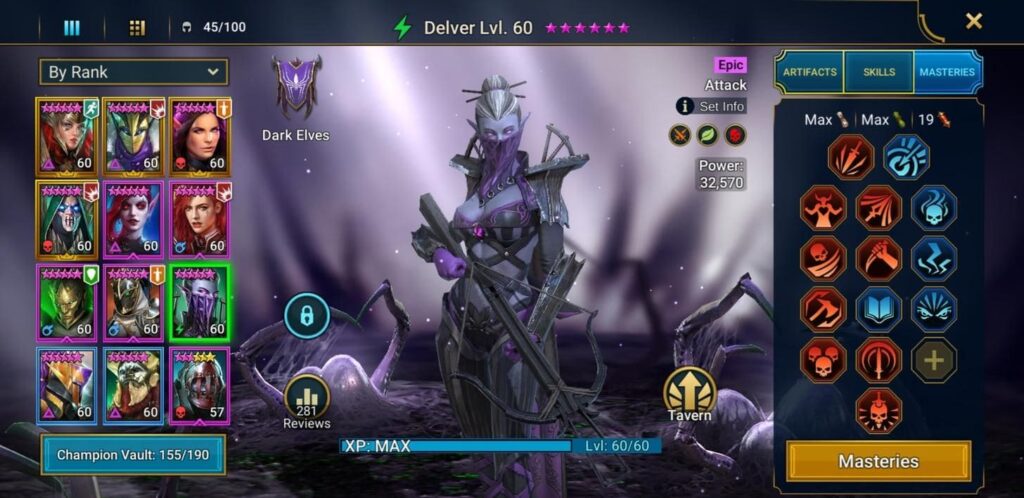Switch to the Artifacts tab
Viewport: 1024px width, 498px height.
tap(809, 72)
